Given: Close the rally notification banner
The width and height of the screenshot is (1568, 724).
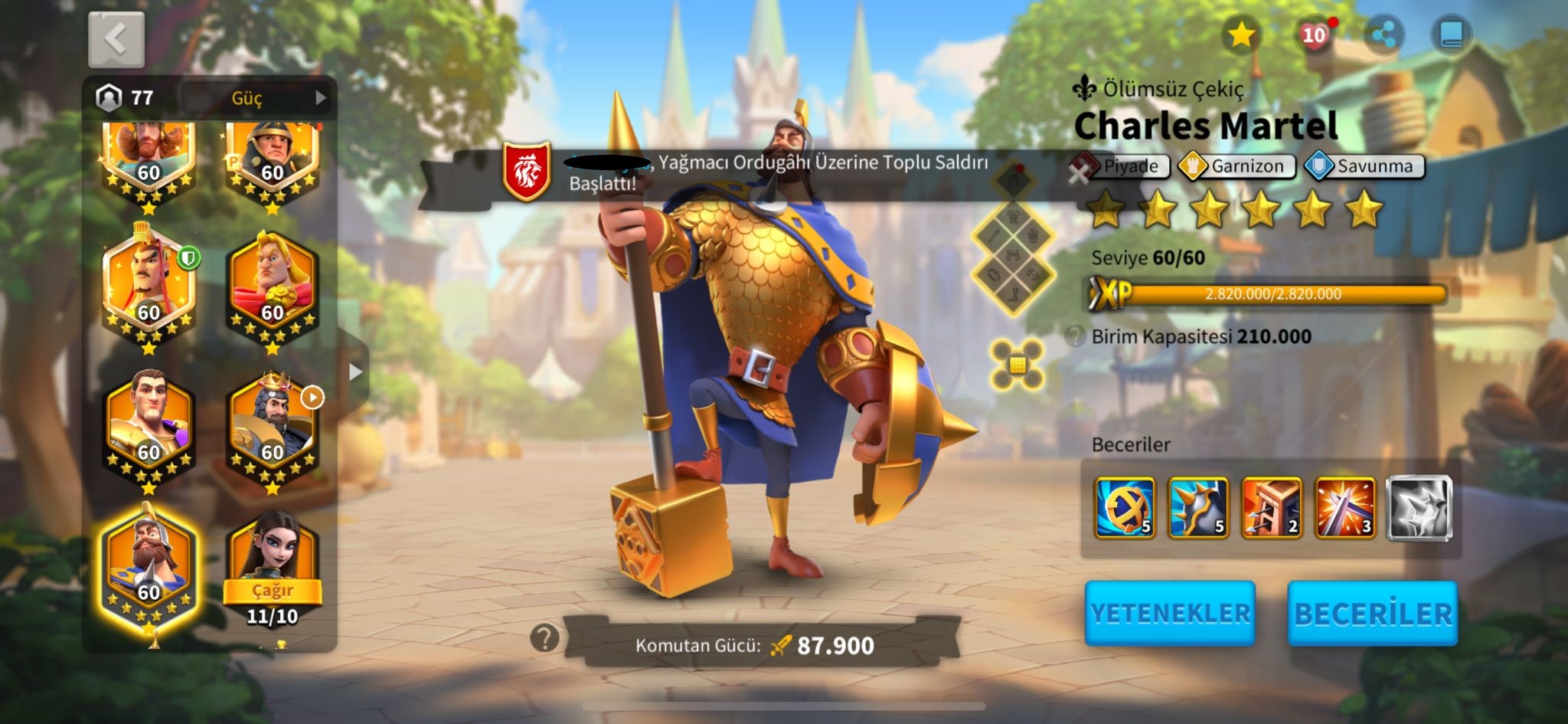Looking at the screenshot, I should [x=1079, y=174].
